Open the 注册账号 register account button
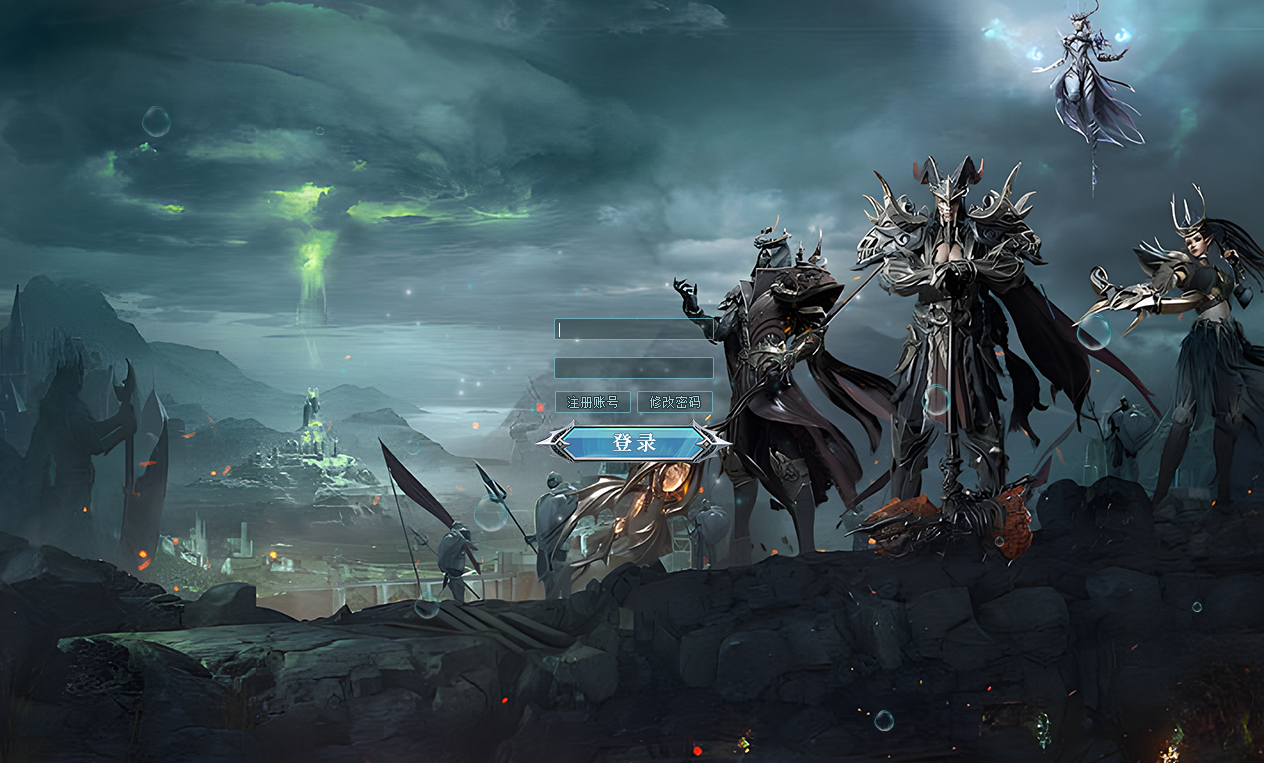 [x=593, y=402]
